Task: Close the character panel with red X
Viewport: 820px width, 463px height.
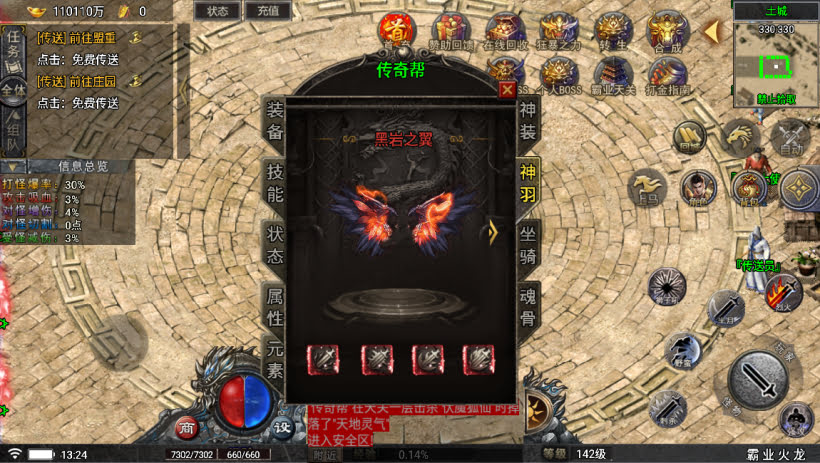Action: [506, 89]
